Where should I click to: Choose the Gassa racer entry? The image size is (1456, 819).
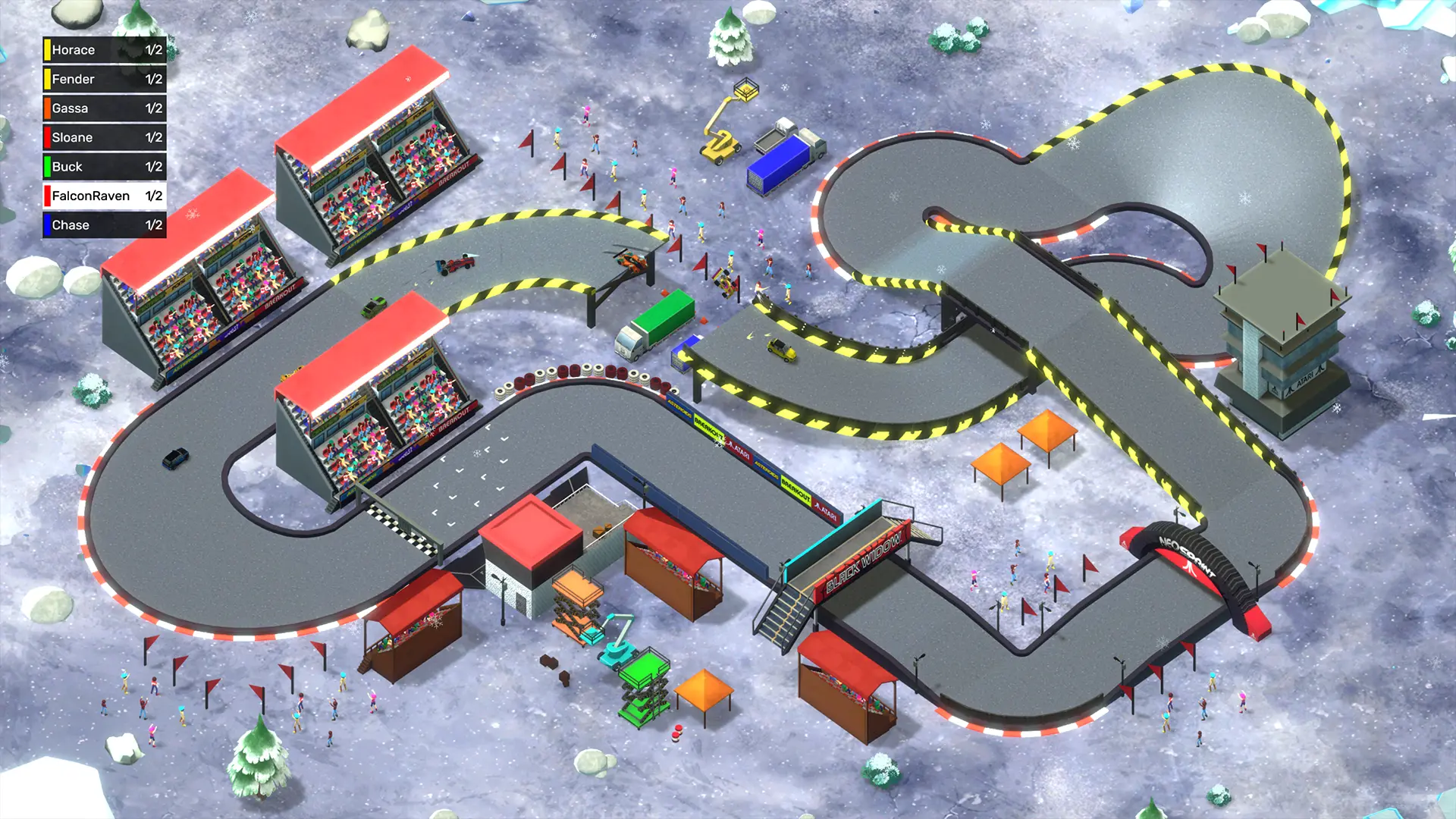[105, 108]
